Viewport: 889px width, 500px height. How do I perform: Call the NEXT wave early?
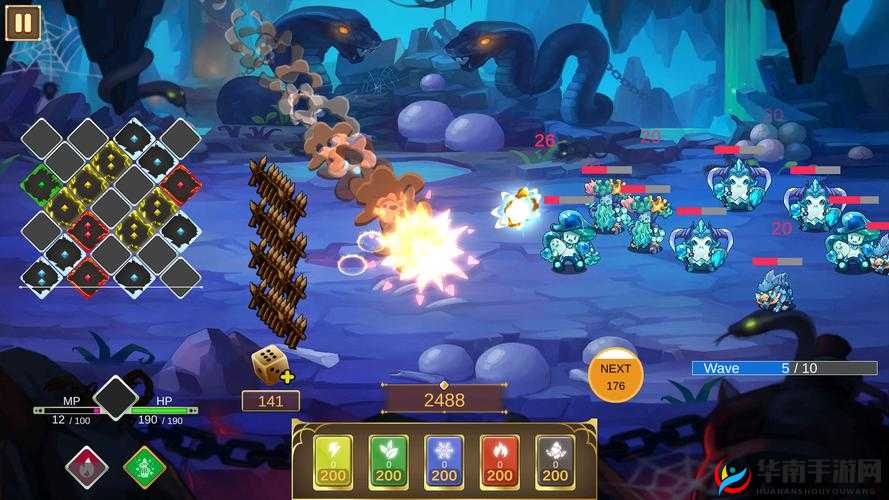point(614,376)
